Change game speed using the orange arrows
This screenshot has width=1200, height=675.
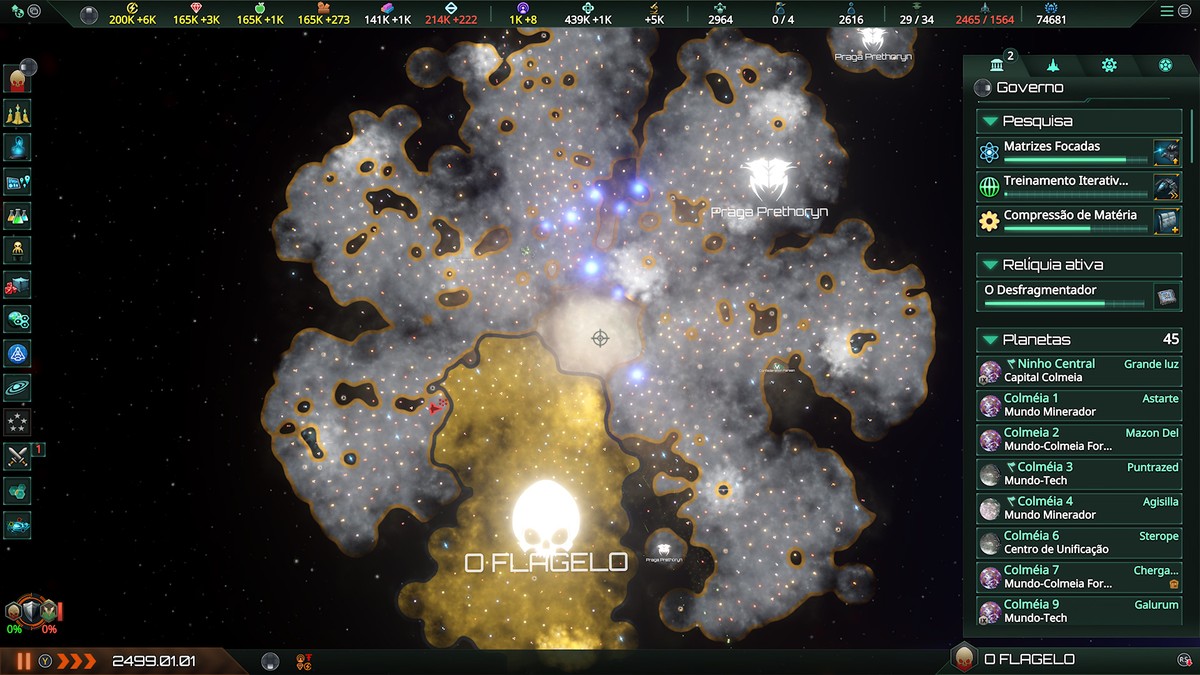pos(77,661)
